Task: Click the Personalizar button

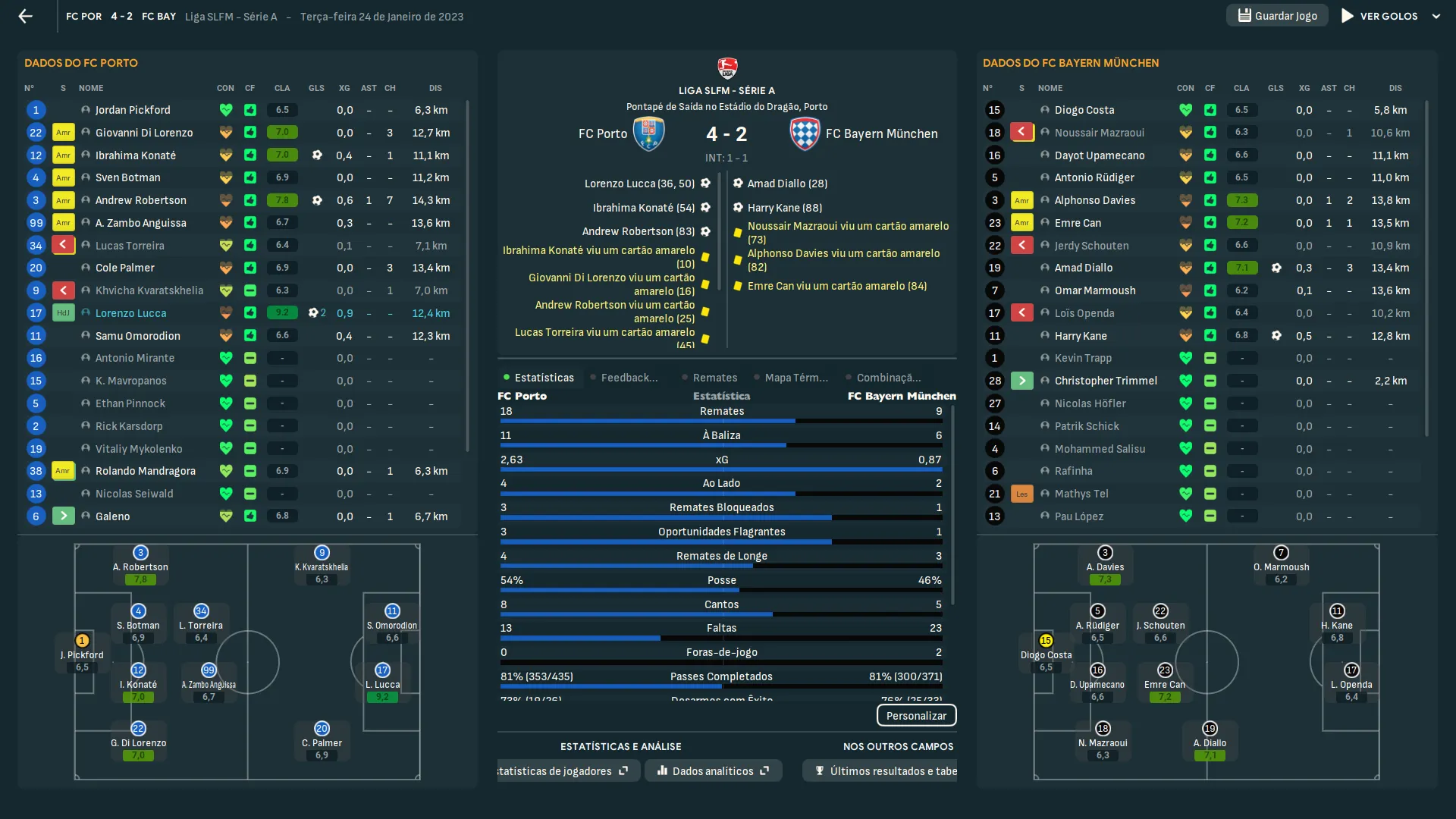Action: pos(916,716)
